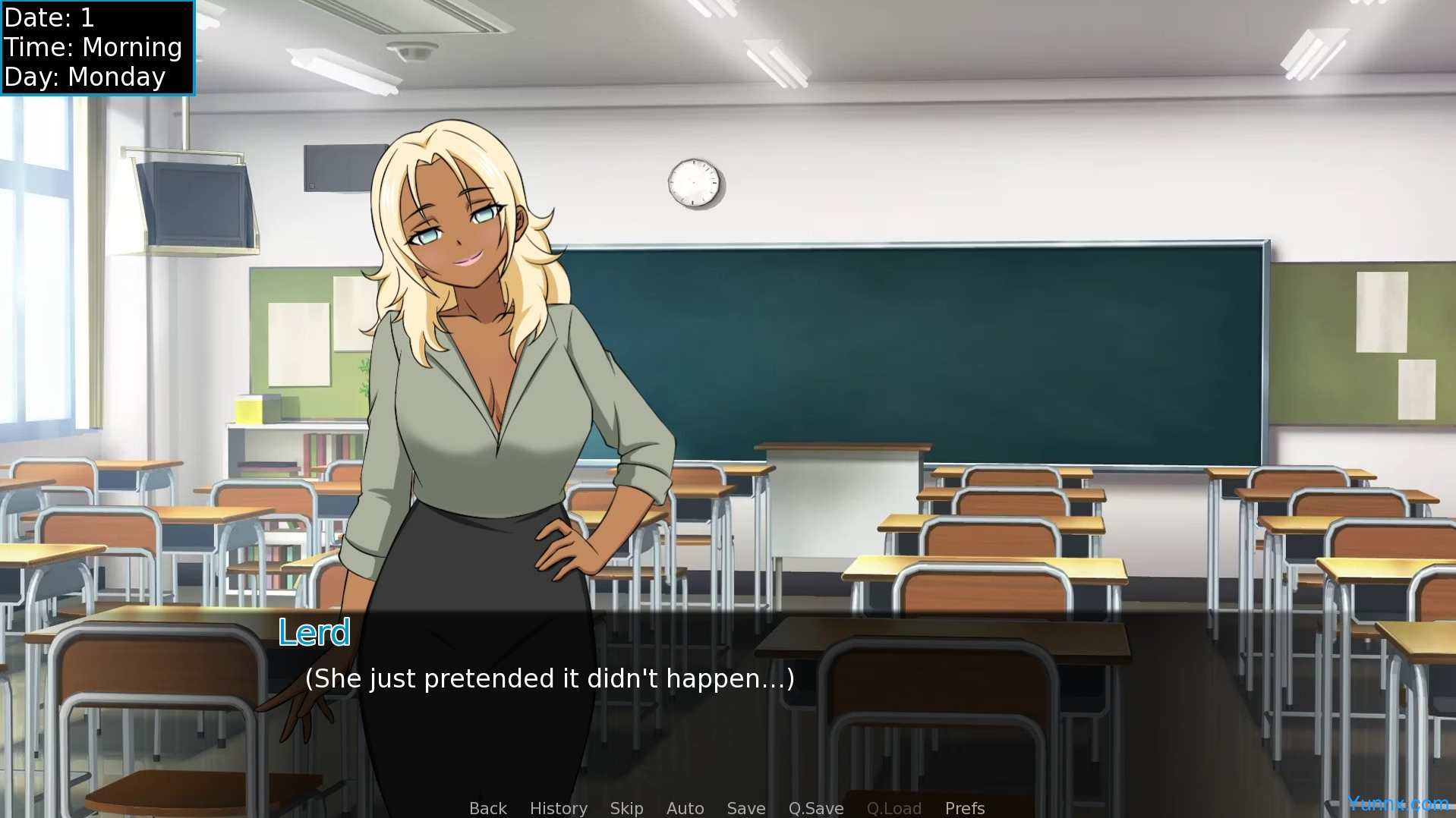This screenshot has height=818, width=1456.
Task: Toggle Auto-advance dialogue
Action: (685, 808)
